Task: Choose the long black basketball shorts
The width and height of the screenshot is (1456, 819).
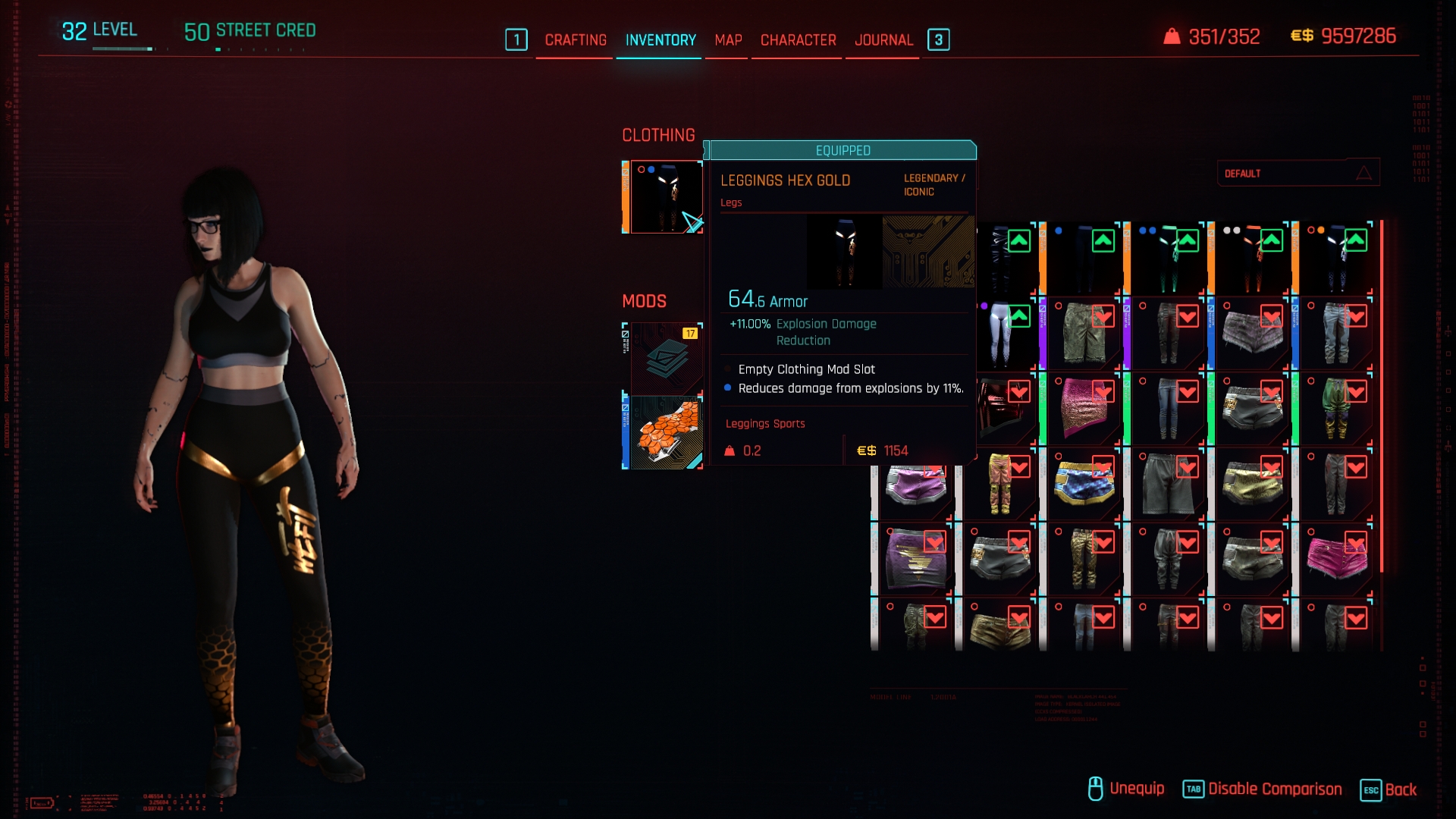Action: click(x=1167, y=483)
